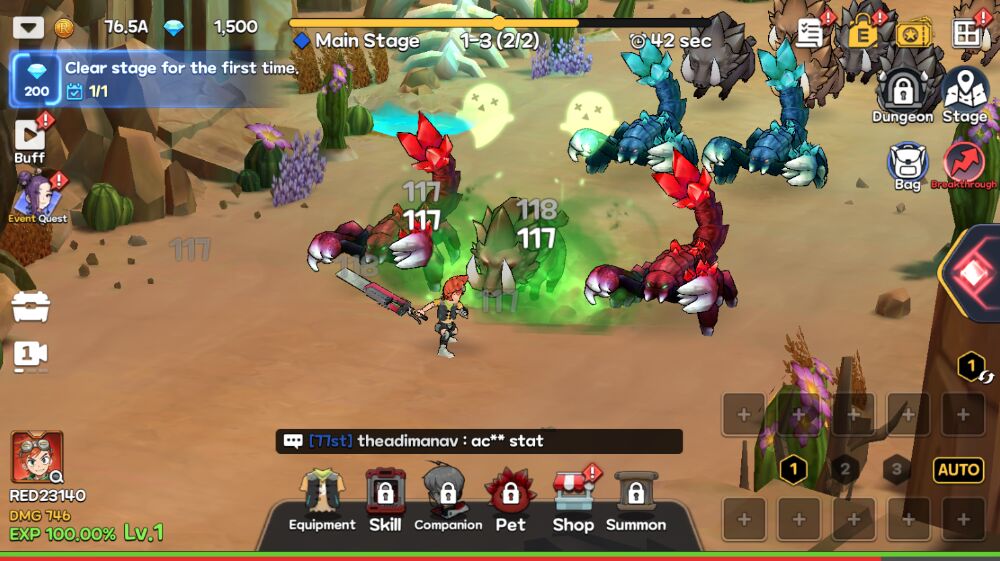
Task: Switch to skill preset 3
Action: [896, 469]
